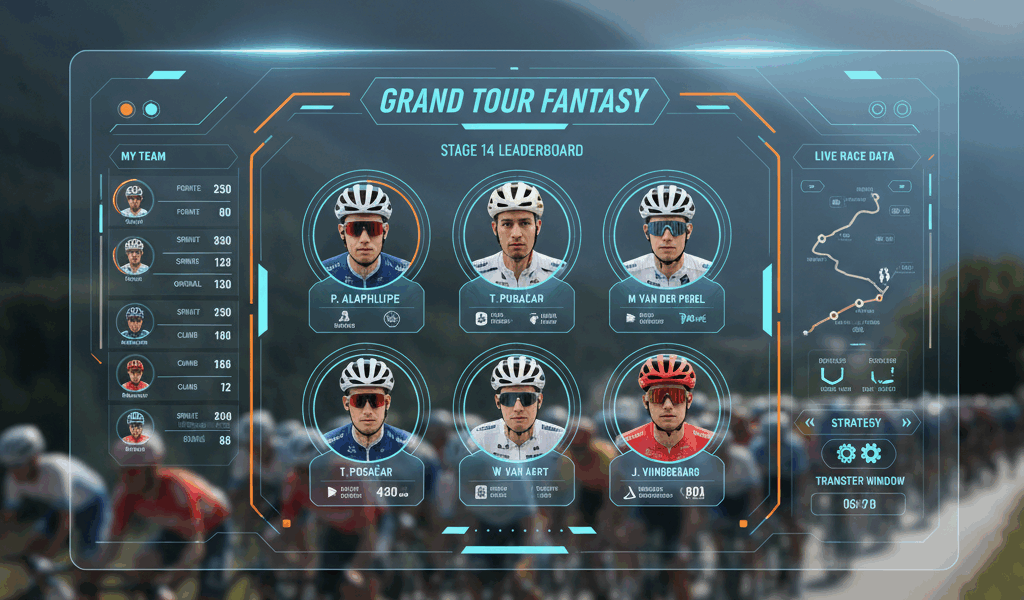Click the orange dot indicator
The image size is (1024, 600).
126,109
